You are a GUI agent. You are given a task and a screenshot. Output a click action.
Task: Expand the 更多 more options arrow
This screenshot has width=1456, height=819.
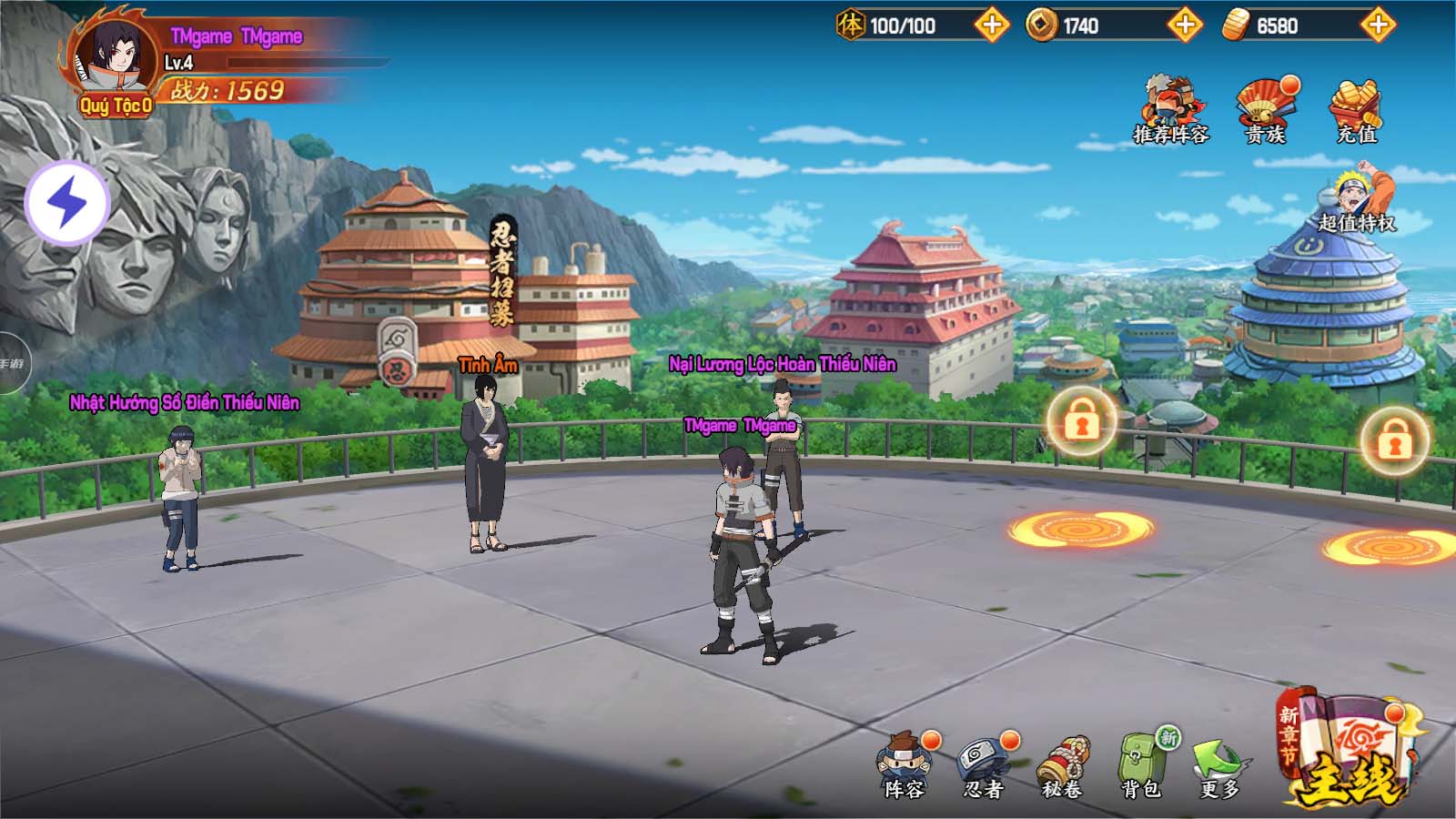click(x=1220, y=764)
